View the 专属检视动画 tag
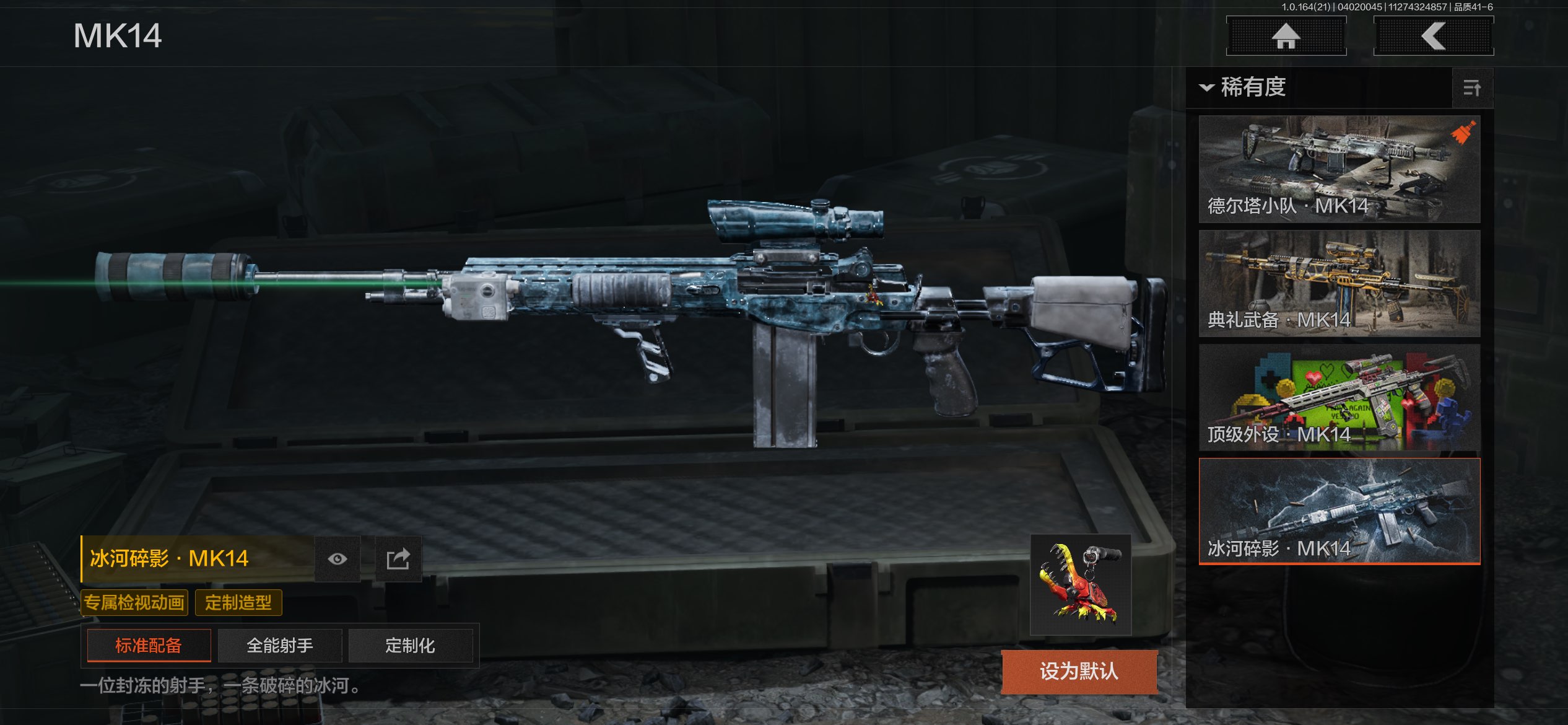 tap(134, 602)
